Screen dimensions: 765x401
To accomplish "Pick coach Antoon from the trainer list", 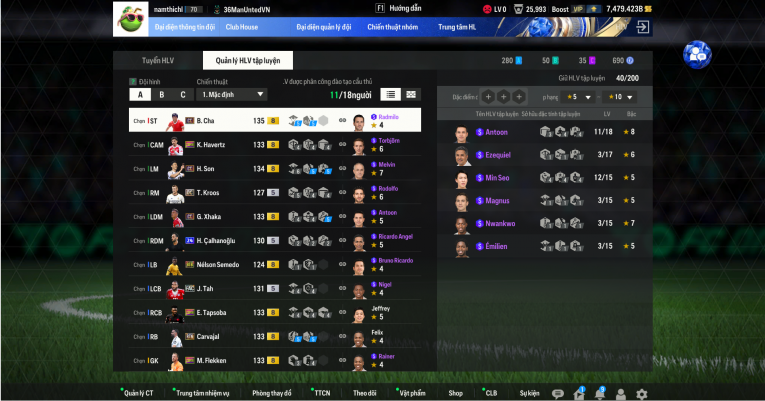I will (x=496, y=132).
